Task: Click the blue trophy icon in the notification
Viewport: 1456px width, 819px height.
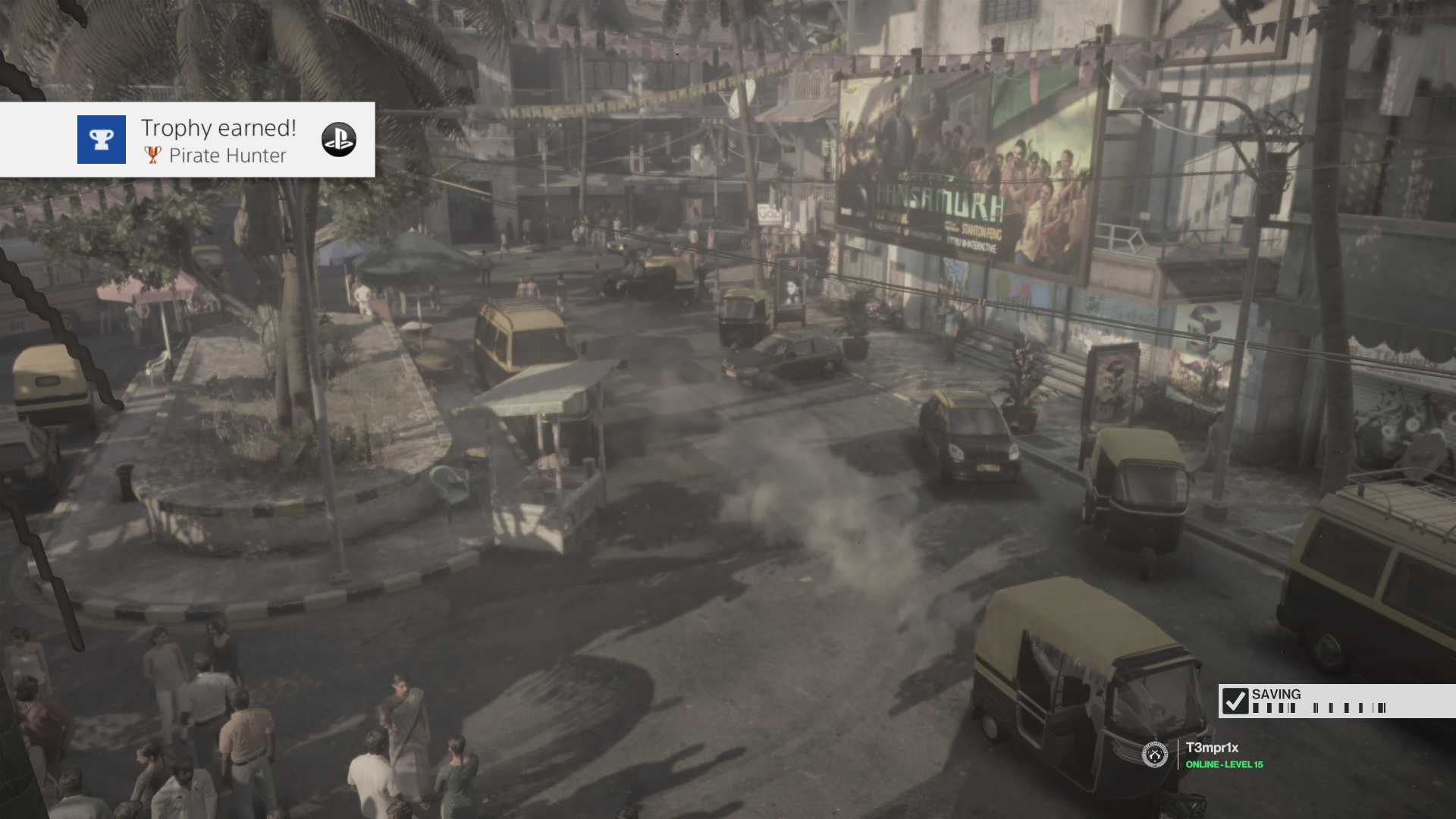Action: [x=101, y=140]
